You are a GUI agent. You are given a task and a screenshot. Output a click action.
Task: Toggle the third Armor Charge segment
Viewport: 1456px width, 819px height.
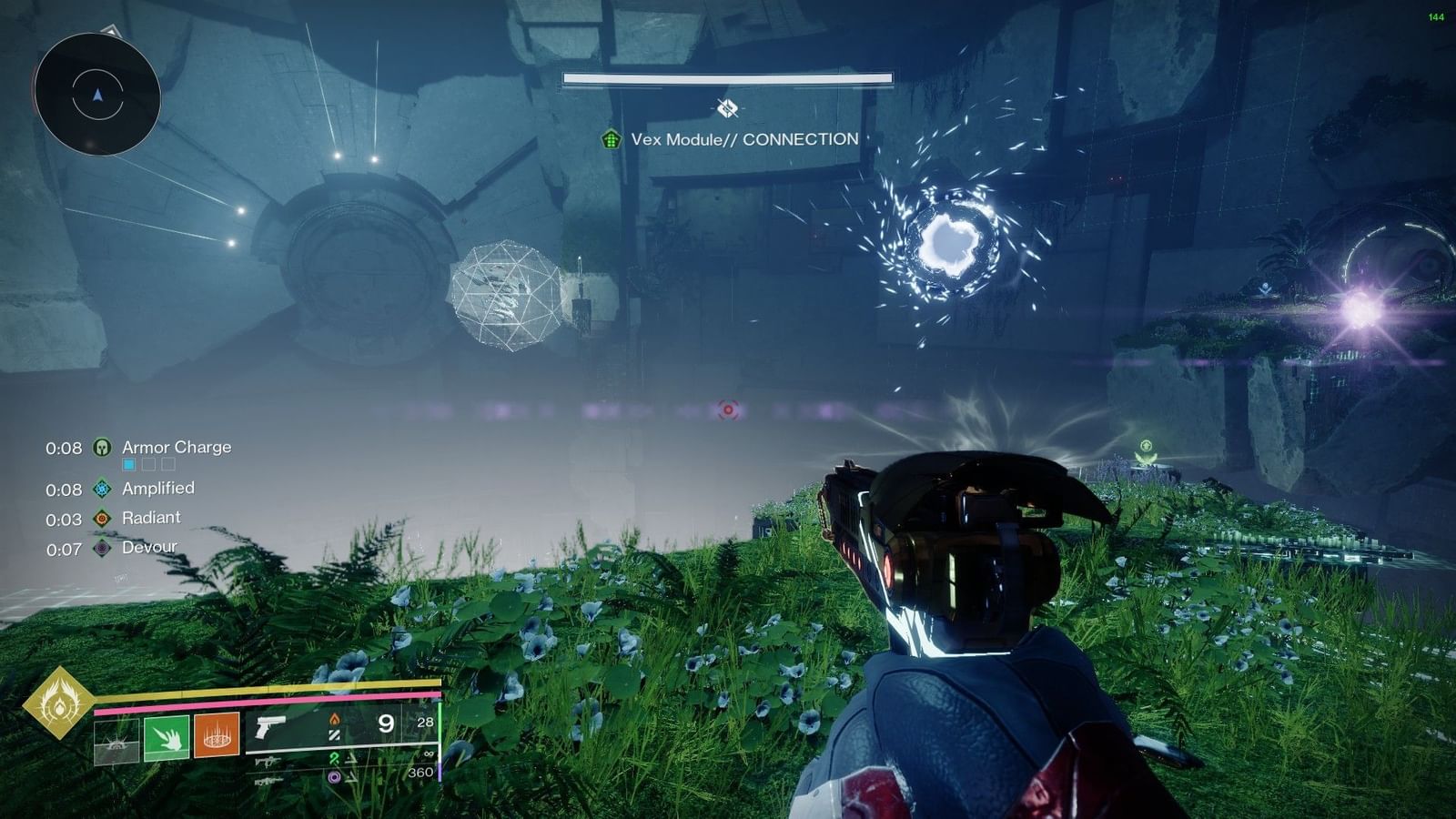169,464
